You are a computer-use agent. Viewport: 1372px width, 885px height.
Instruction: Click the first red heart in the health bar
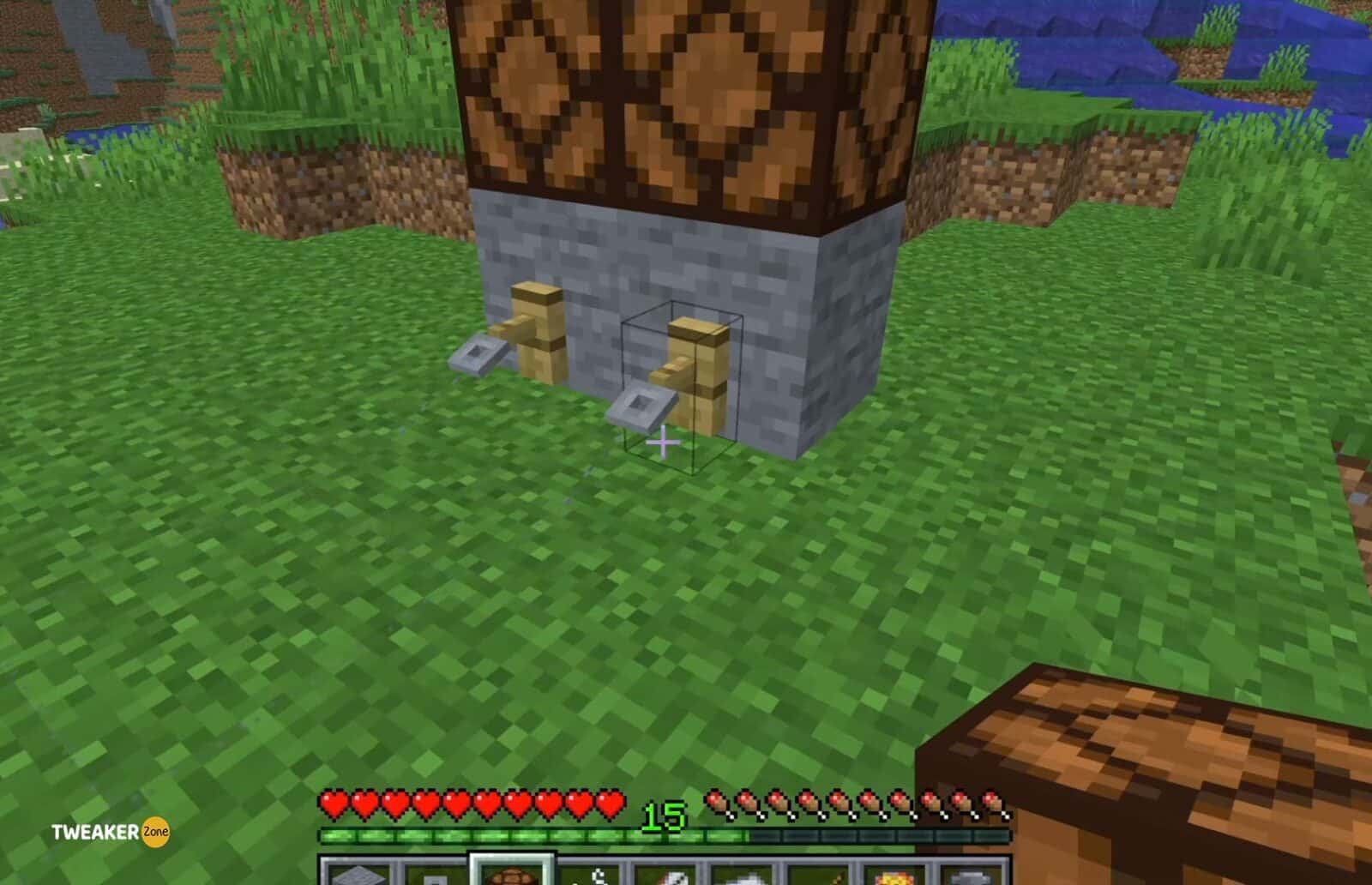tap(333, 804)
